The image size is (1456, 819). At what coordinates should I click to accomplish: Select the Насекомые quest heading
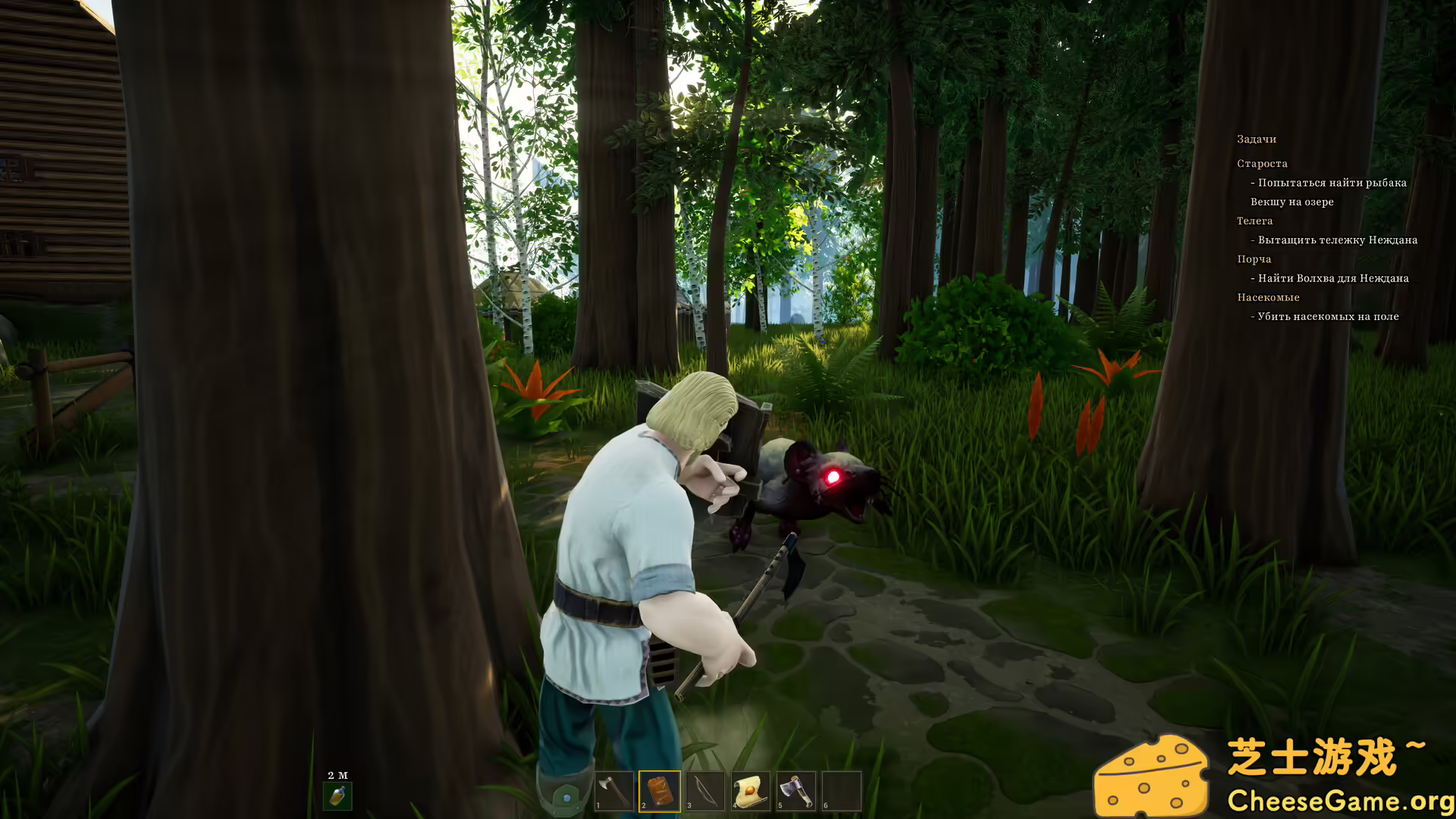click(x=1269, y=297)
